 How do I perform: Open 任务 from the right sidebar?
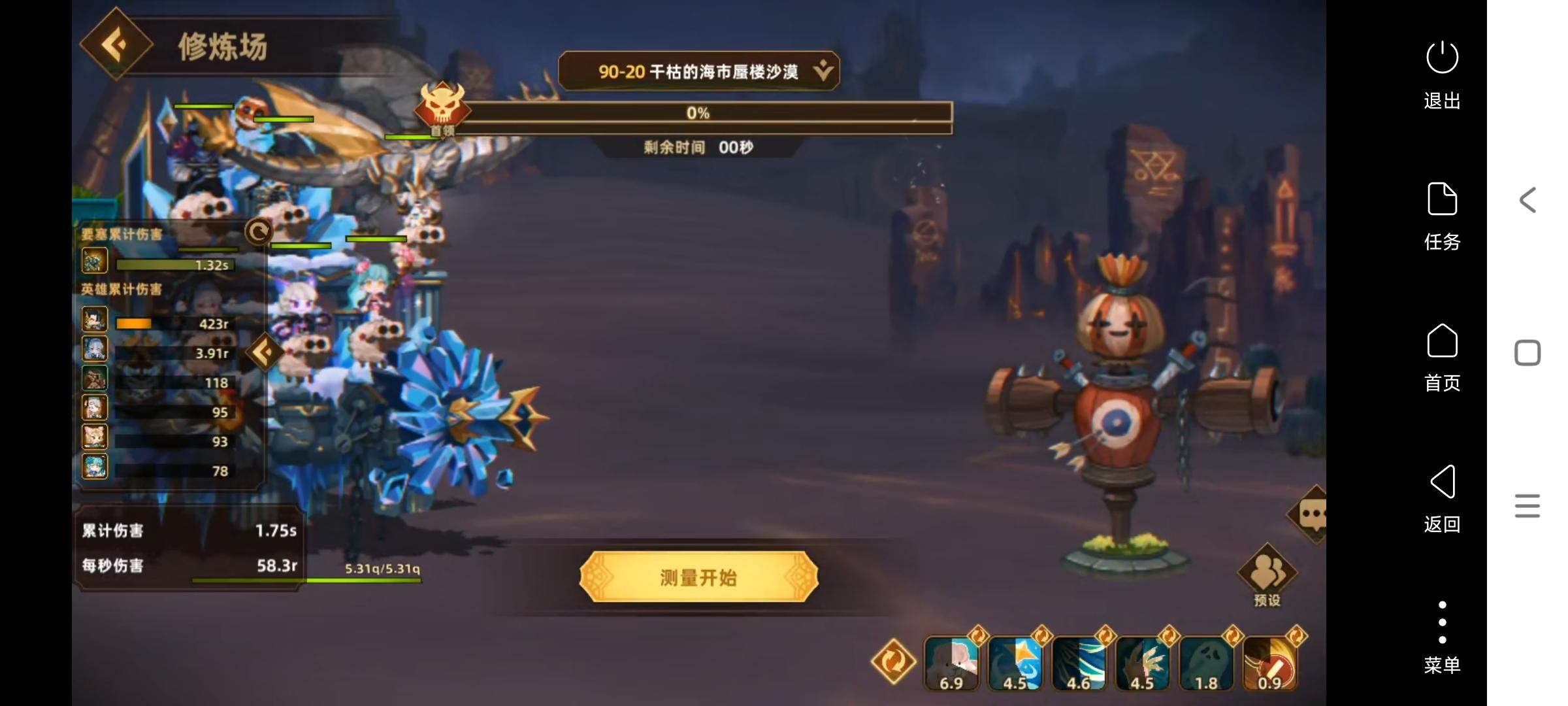point(1441,216)
